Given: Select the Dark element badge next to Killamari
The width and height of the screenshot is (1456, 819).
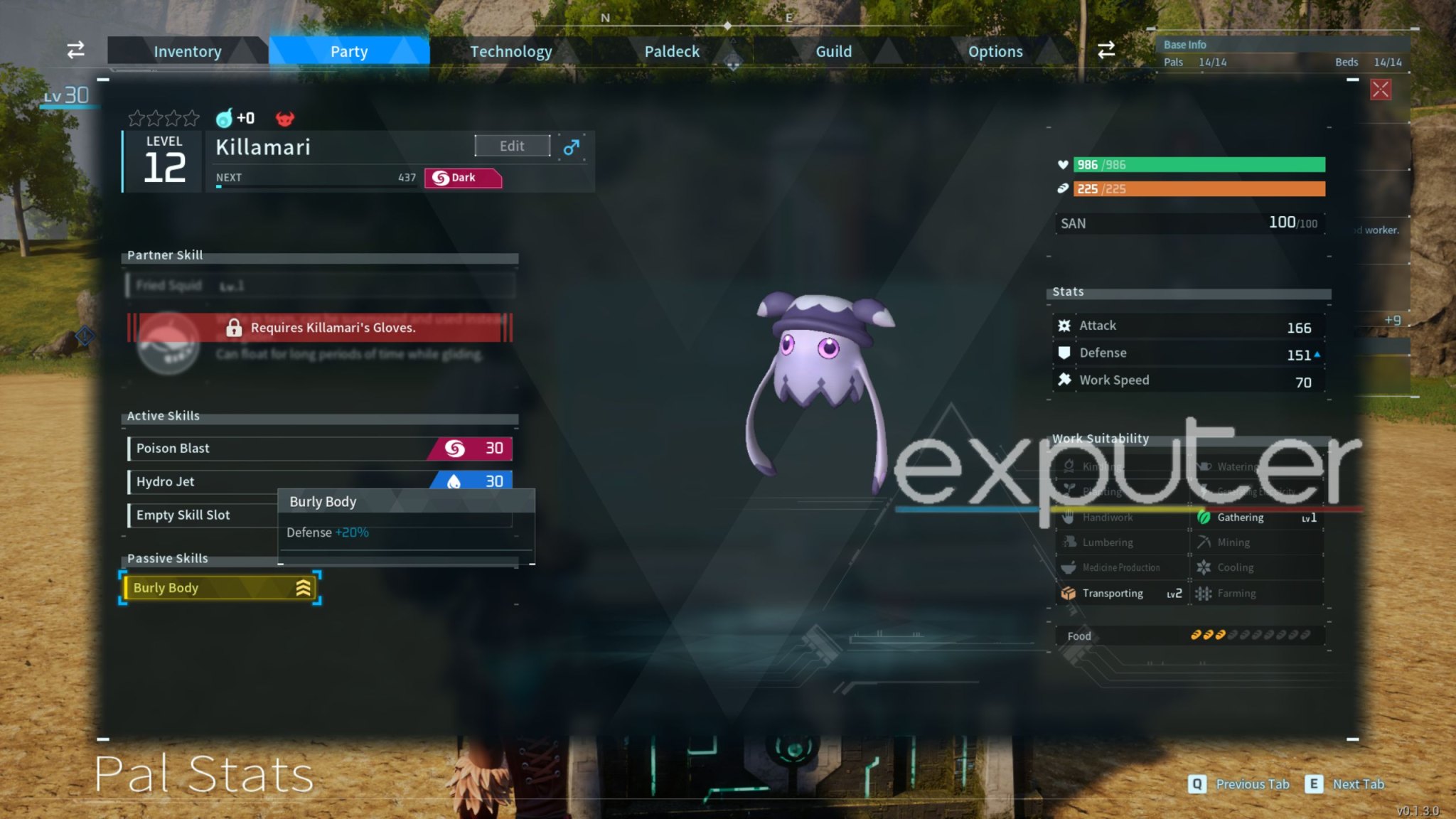Looking at the screenshot, I should (462, 178).
